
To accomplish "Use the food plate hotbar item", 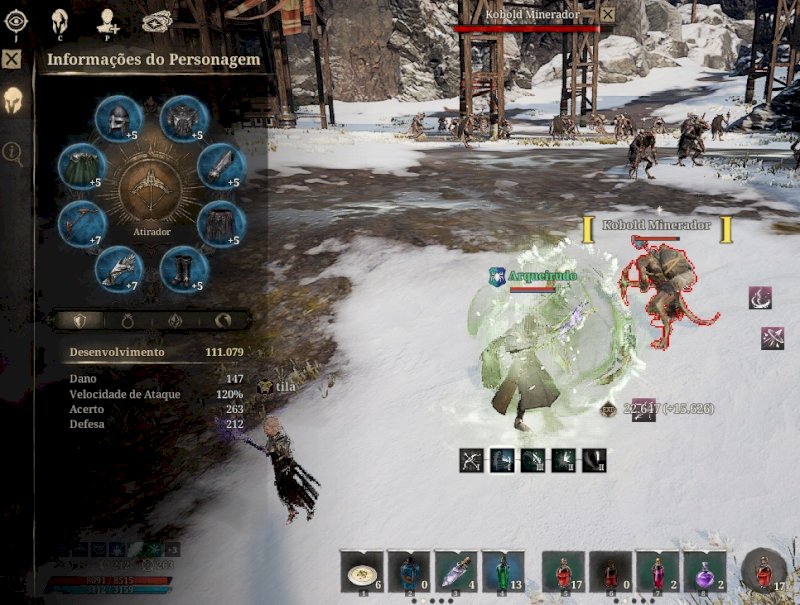I will click(x=360, y=573).
